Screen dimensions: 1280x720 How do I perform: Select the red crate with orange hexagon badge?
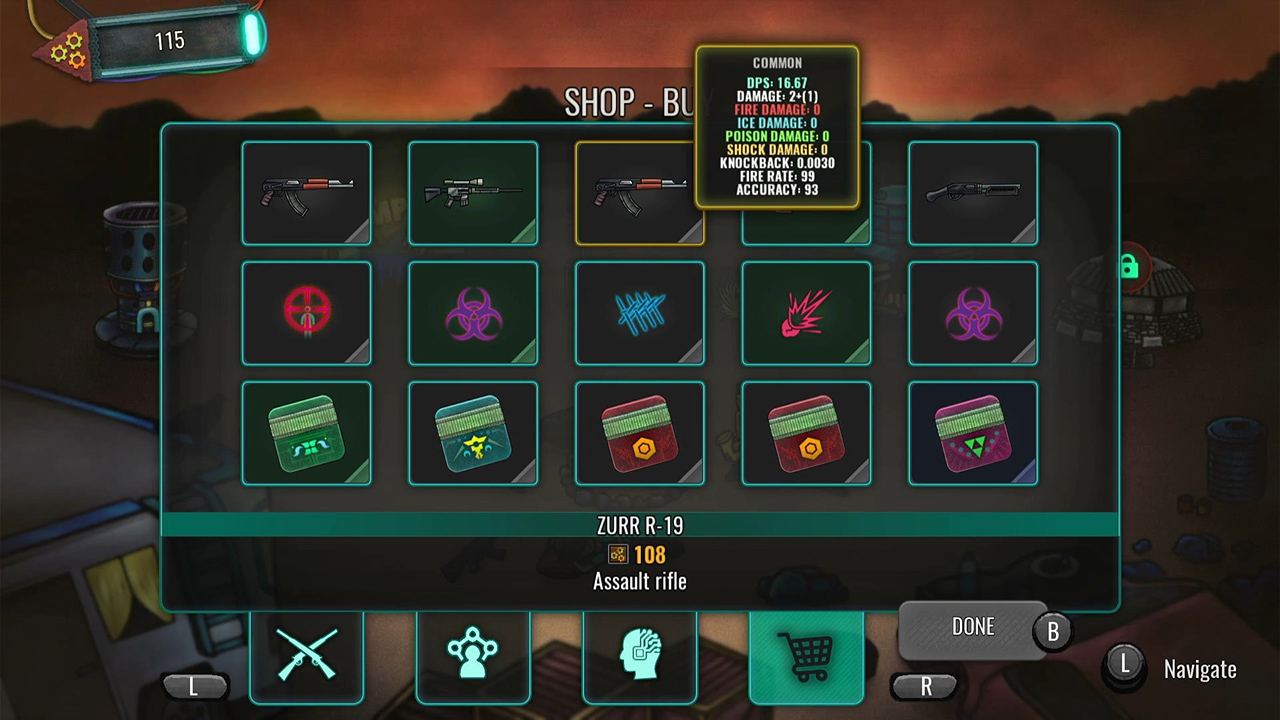(640, 433)
